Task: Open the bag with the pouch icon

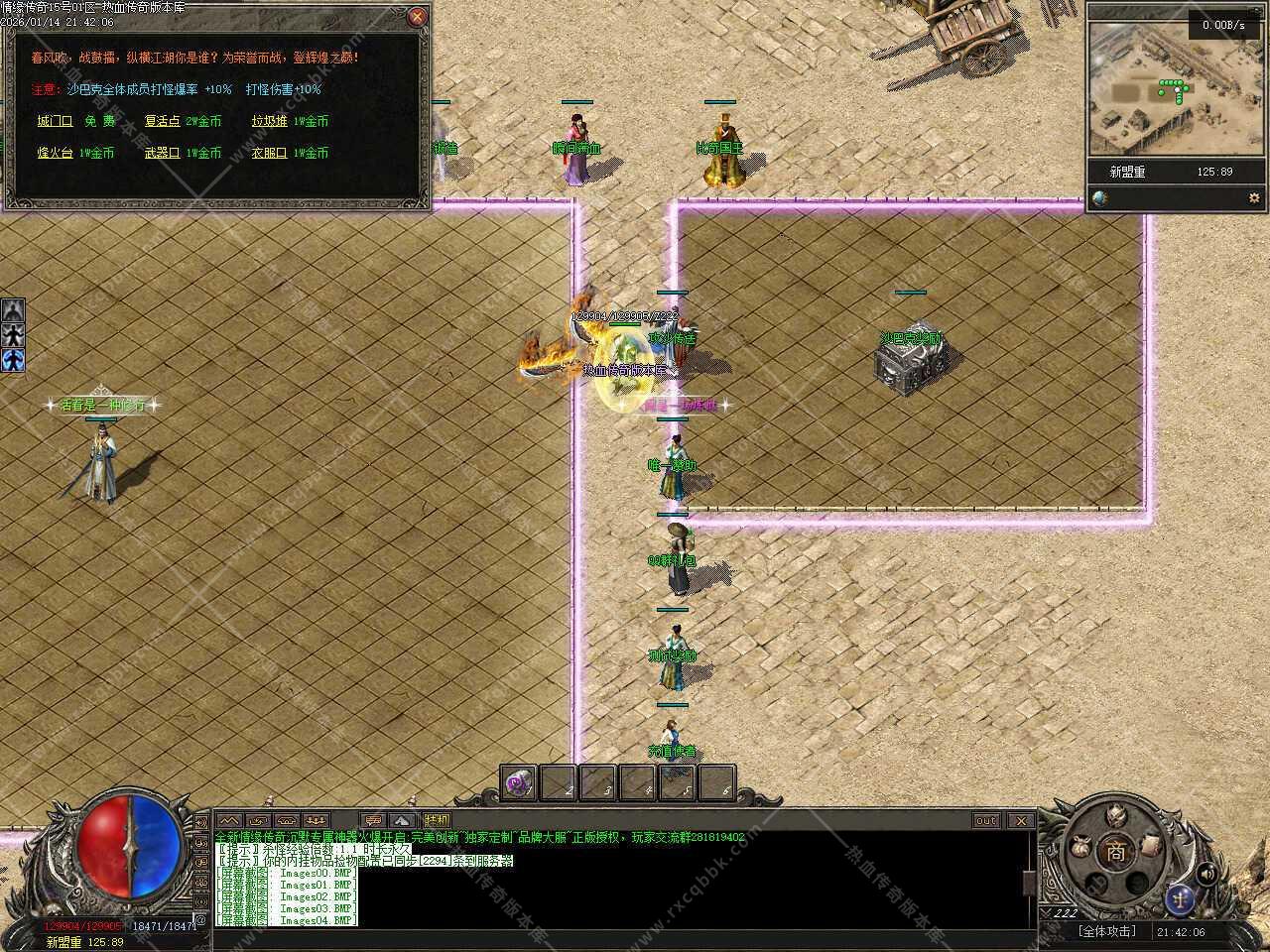Action: point(1080,849)
